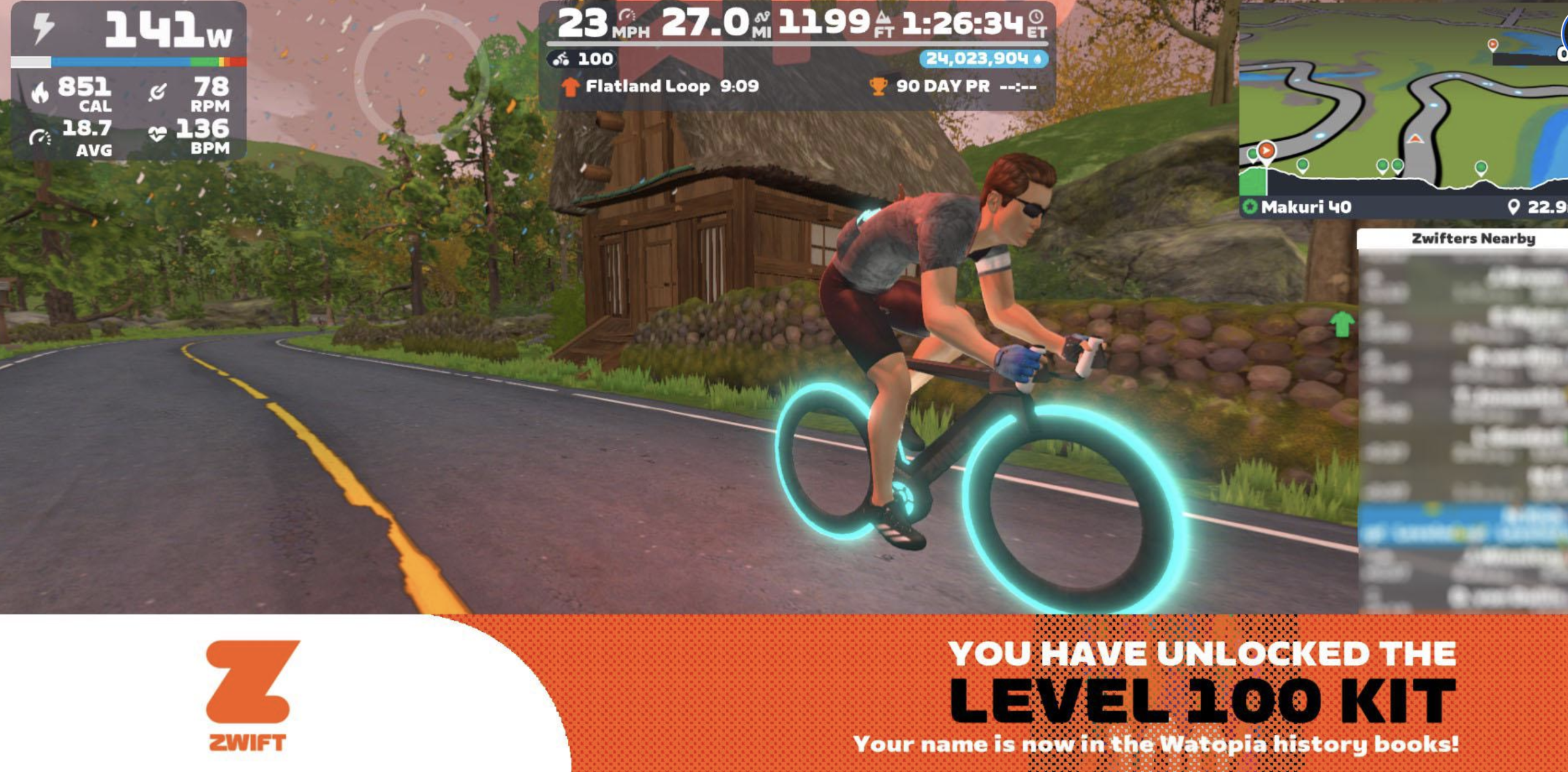Click the Zwifters Nearby panel header

(x=1472, y=239)
